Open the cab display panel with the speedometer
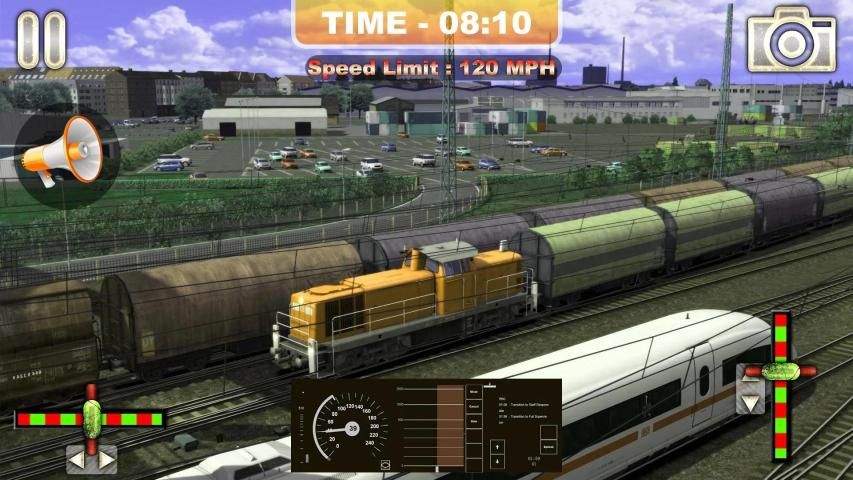Screen dimensions: 853x480 427,425
